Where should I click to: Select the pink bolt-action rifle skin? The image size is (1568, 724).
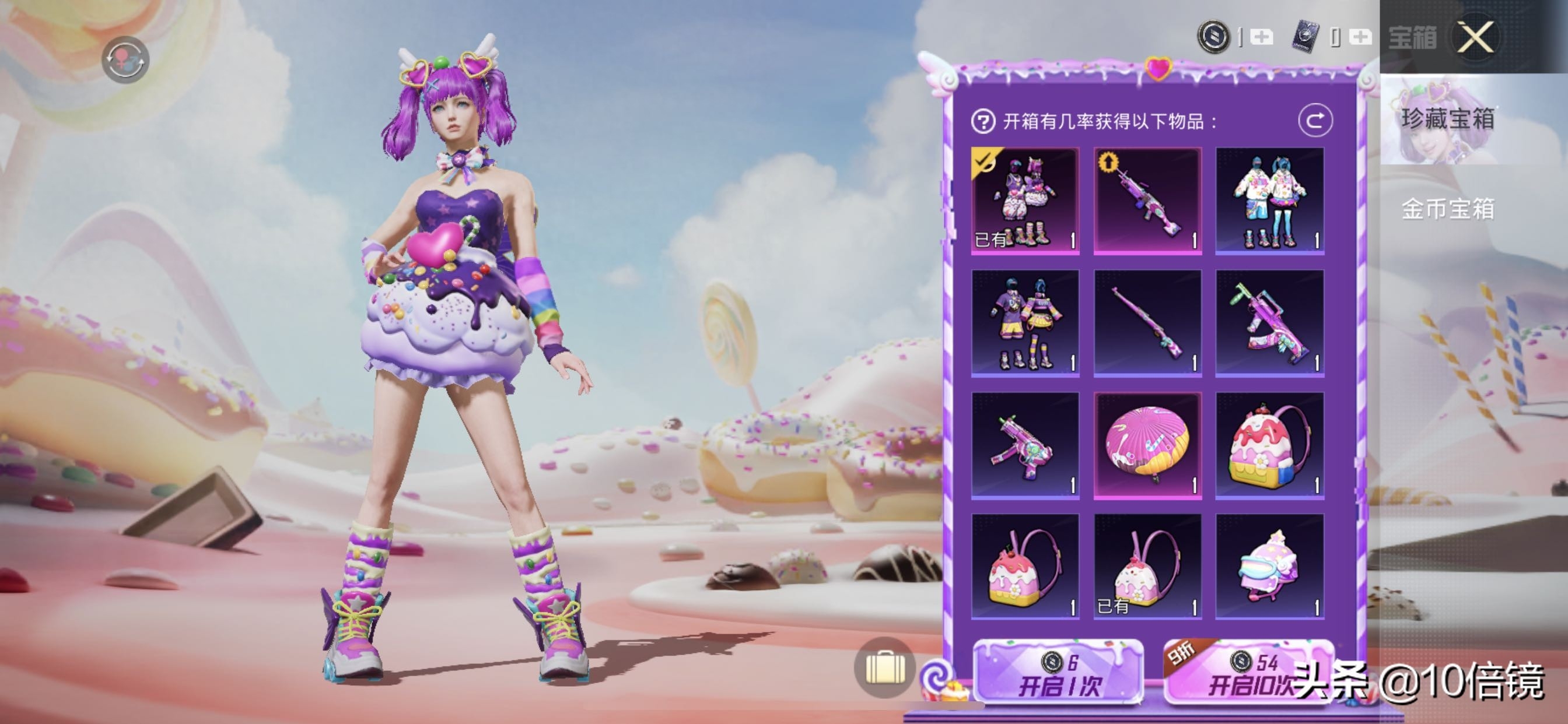click(x=1147, y=323)
